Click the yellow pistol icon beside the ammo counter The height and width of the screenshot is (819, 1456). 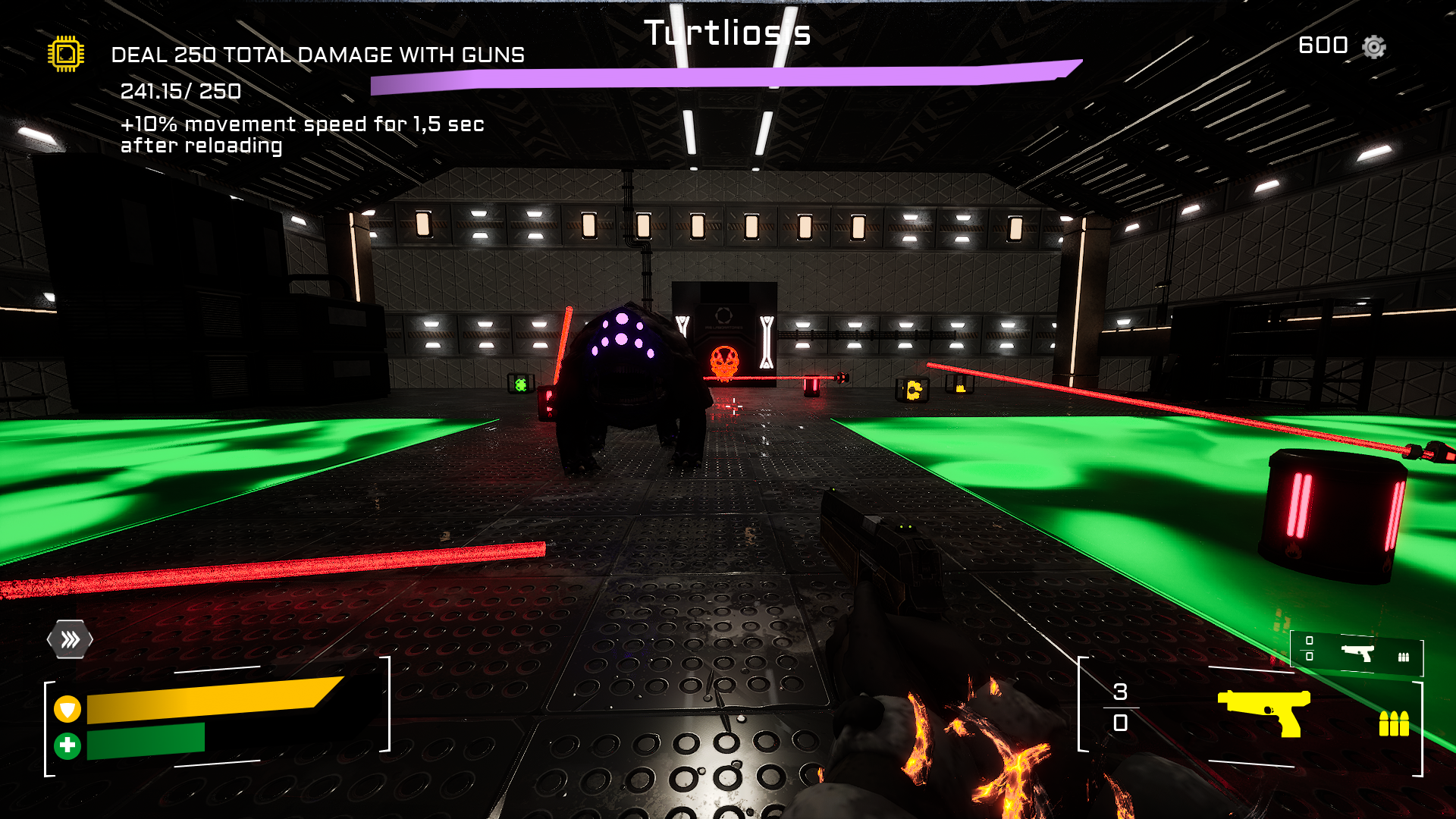(1264, 714)
